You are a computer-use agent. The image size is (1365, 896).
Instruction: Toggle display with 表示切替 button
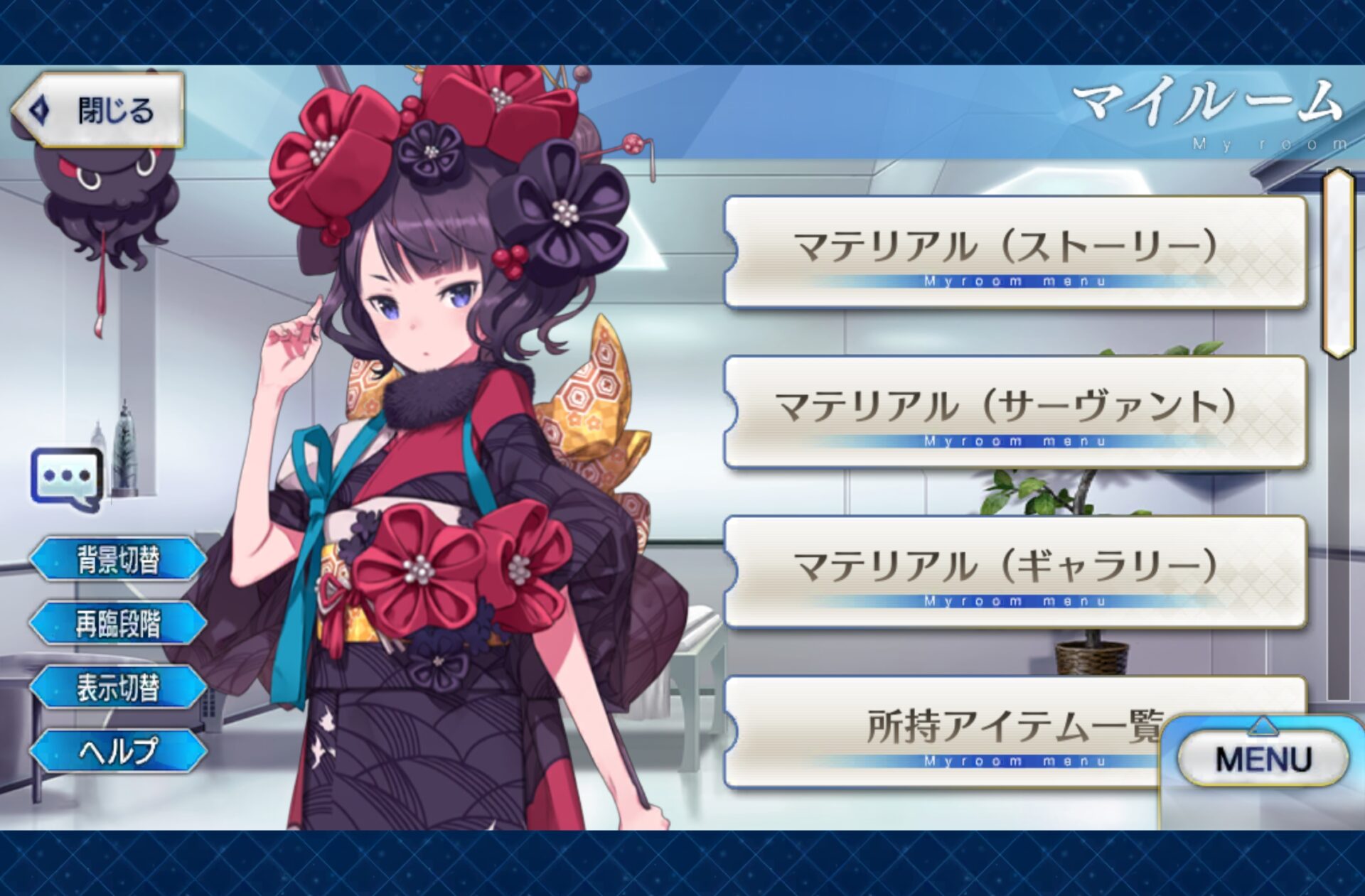click(118, 687)
